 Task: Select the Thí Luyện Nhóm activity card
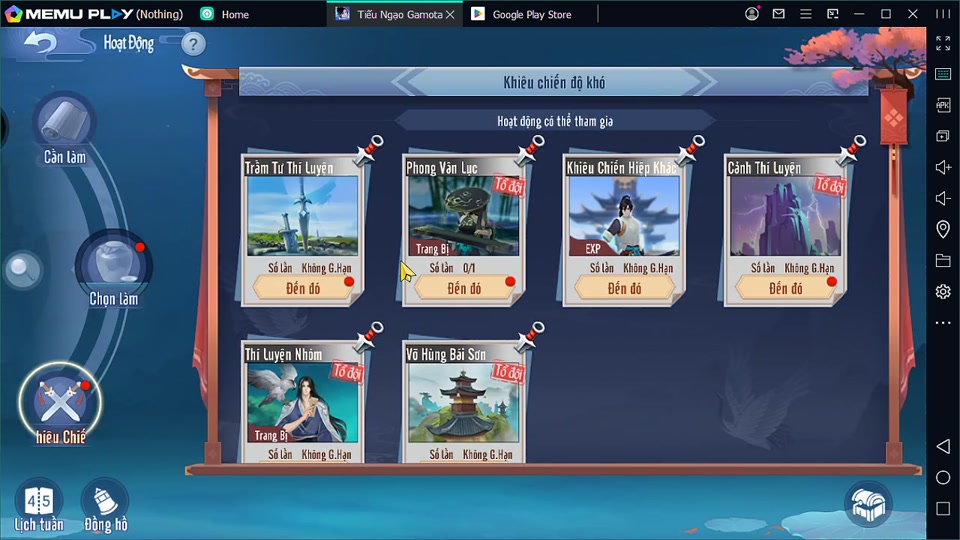pyautogui.click(x=302, y=400)
